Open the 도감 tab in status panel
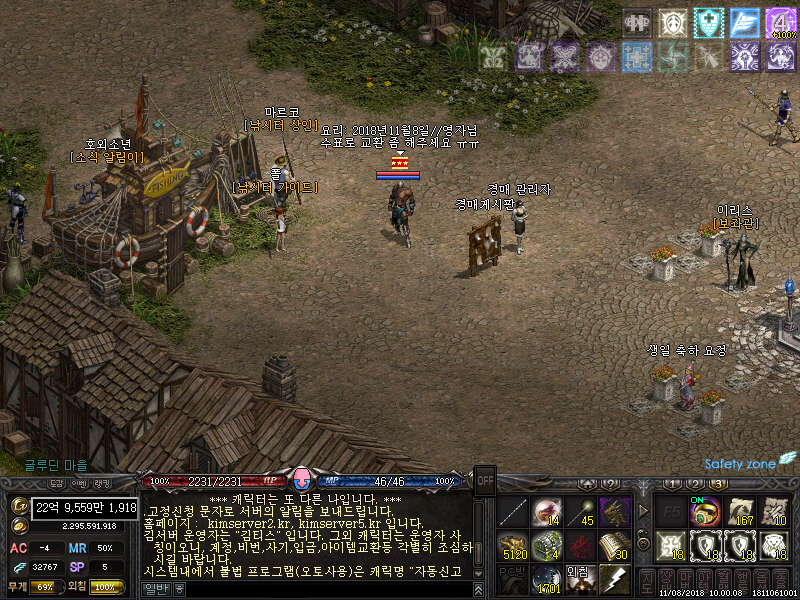Screen dimensions: 800x600 click(57, 483)
